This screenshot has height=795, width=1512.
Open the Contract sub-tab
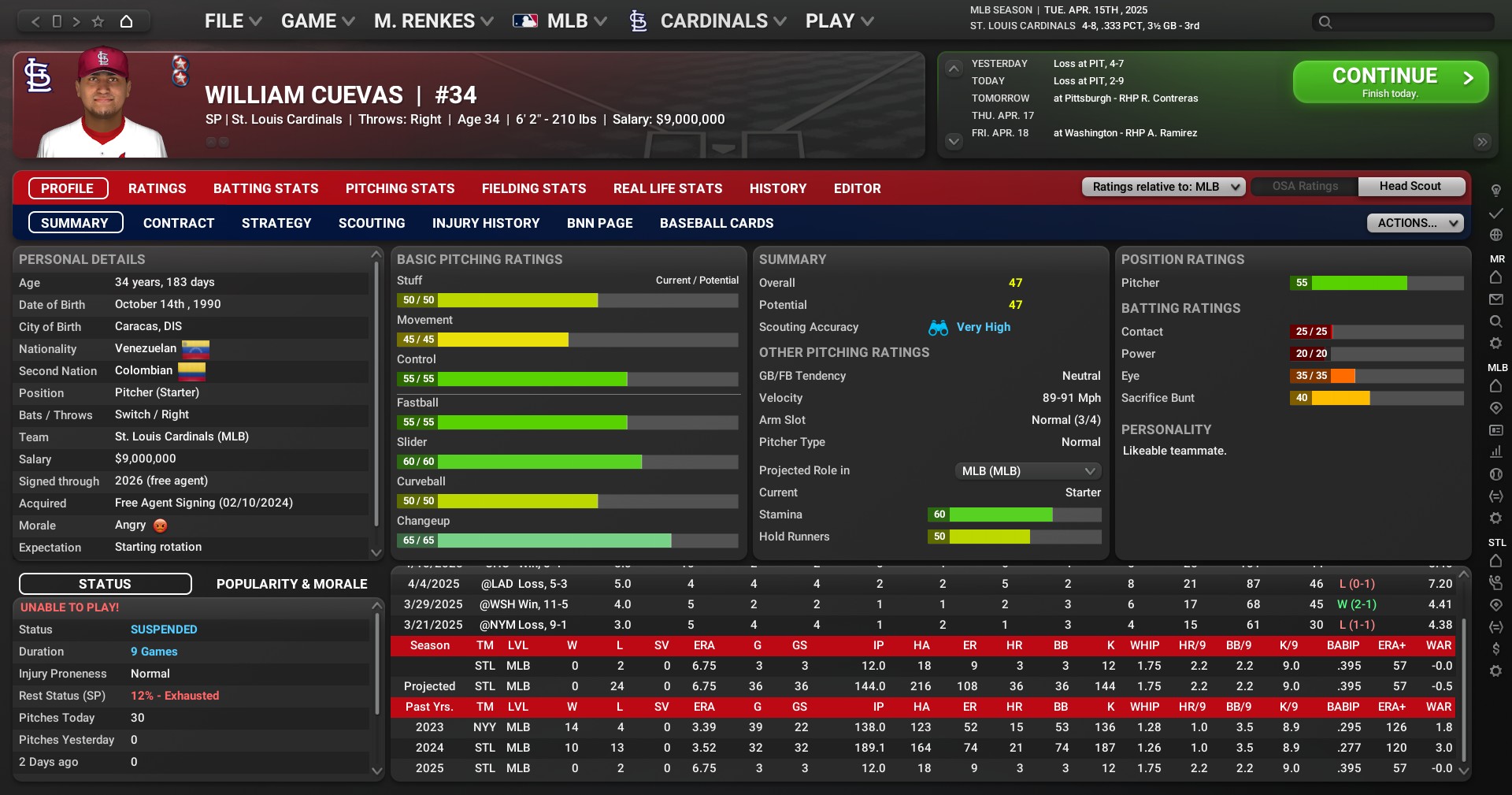pyautogui.click(x=179, y=223)
